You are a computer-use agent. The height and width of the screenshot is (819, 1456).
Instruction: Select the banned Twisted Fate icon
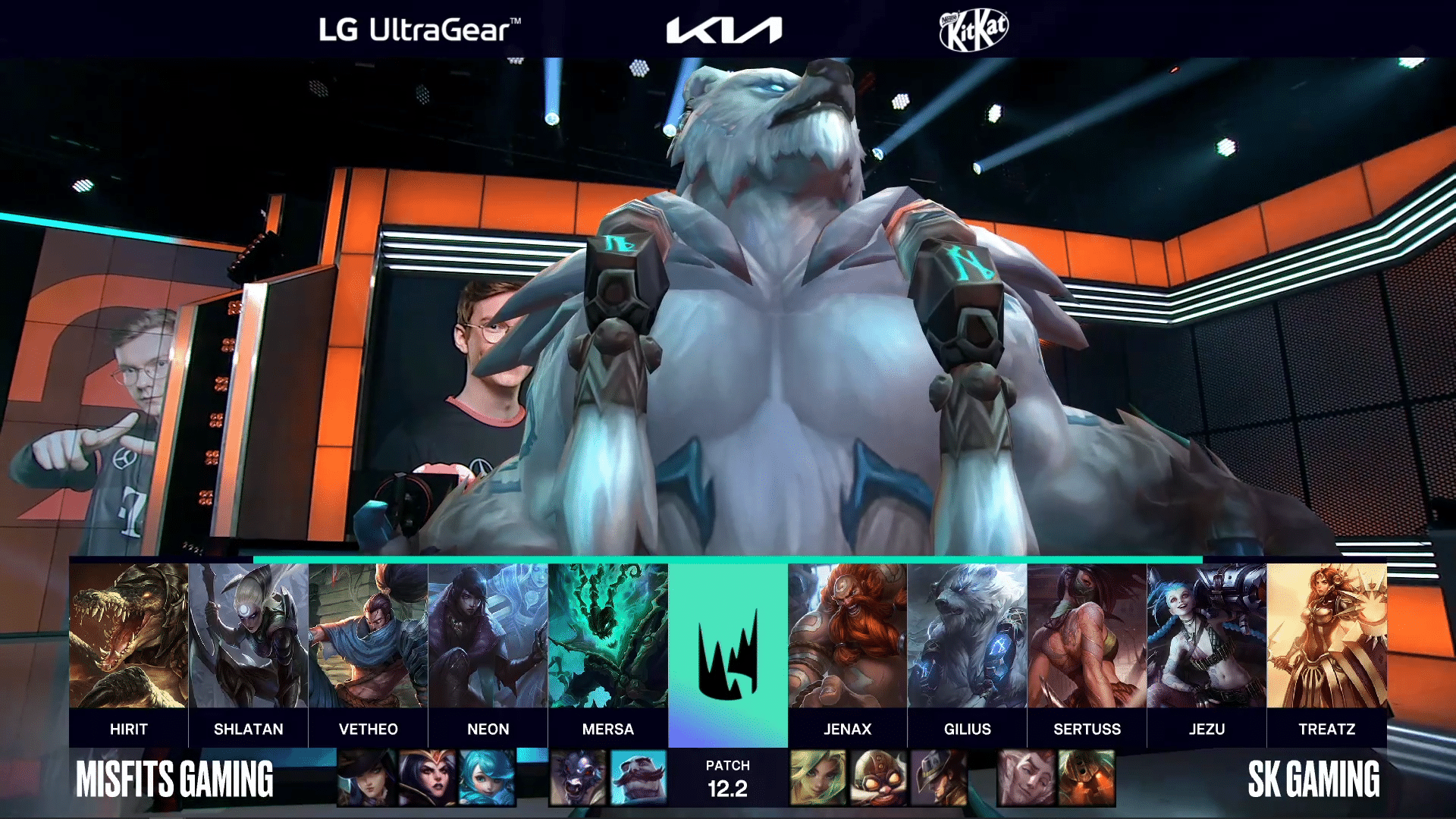click(939, 778)
